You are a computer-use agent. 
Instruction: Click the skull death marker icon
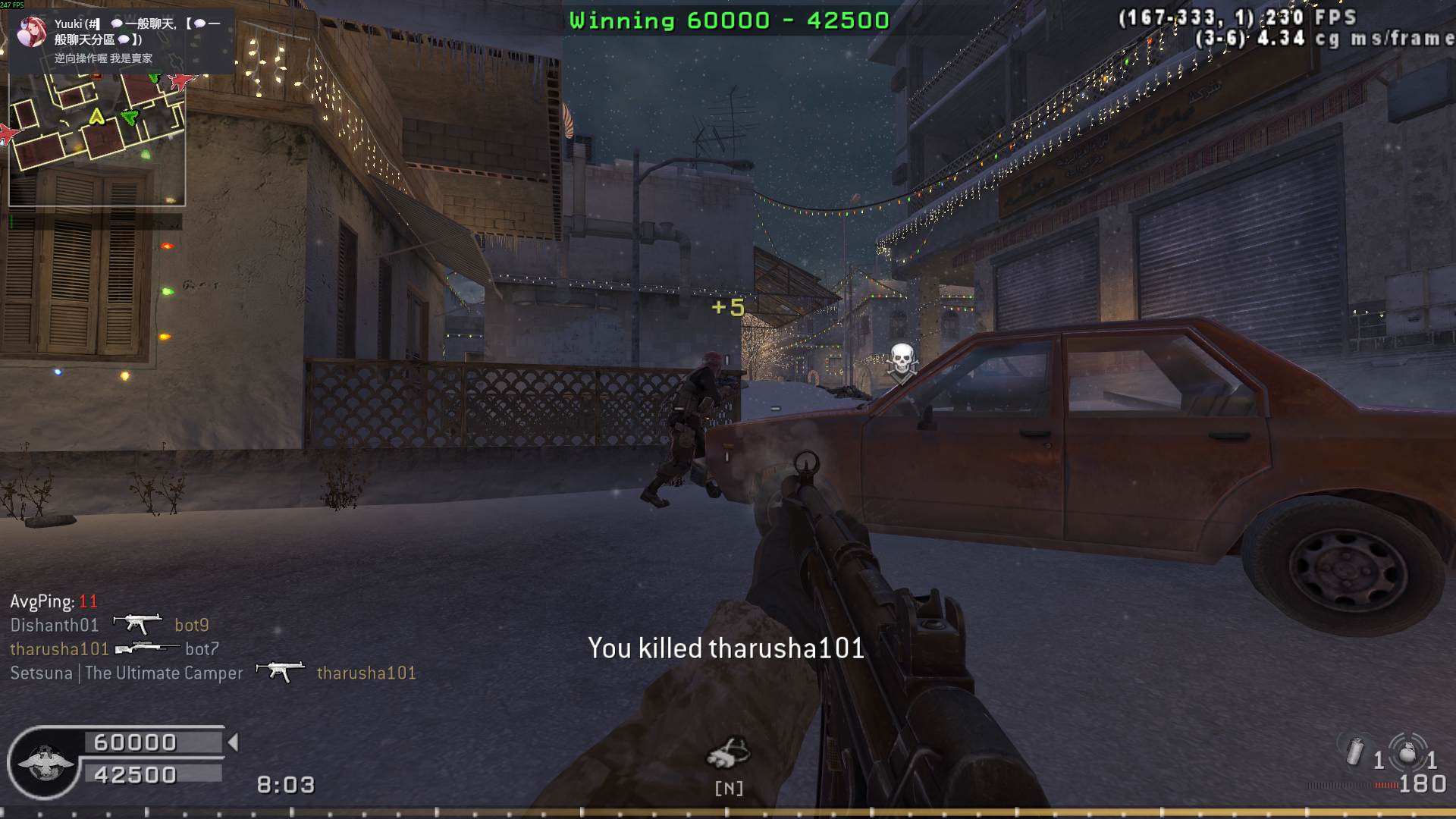pyautogui.click(x=902, y=359)
